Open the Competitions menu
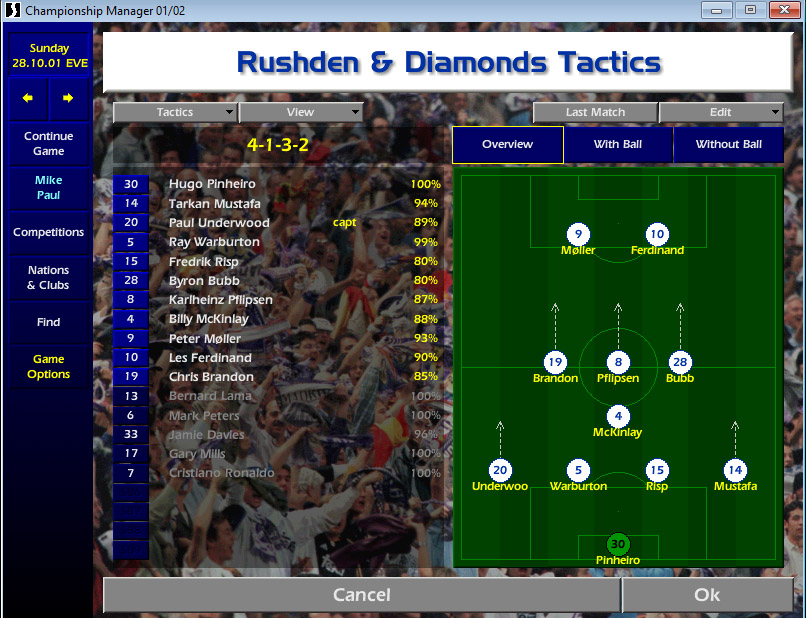 pos(49,232)
